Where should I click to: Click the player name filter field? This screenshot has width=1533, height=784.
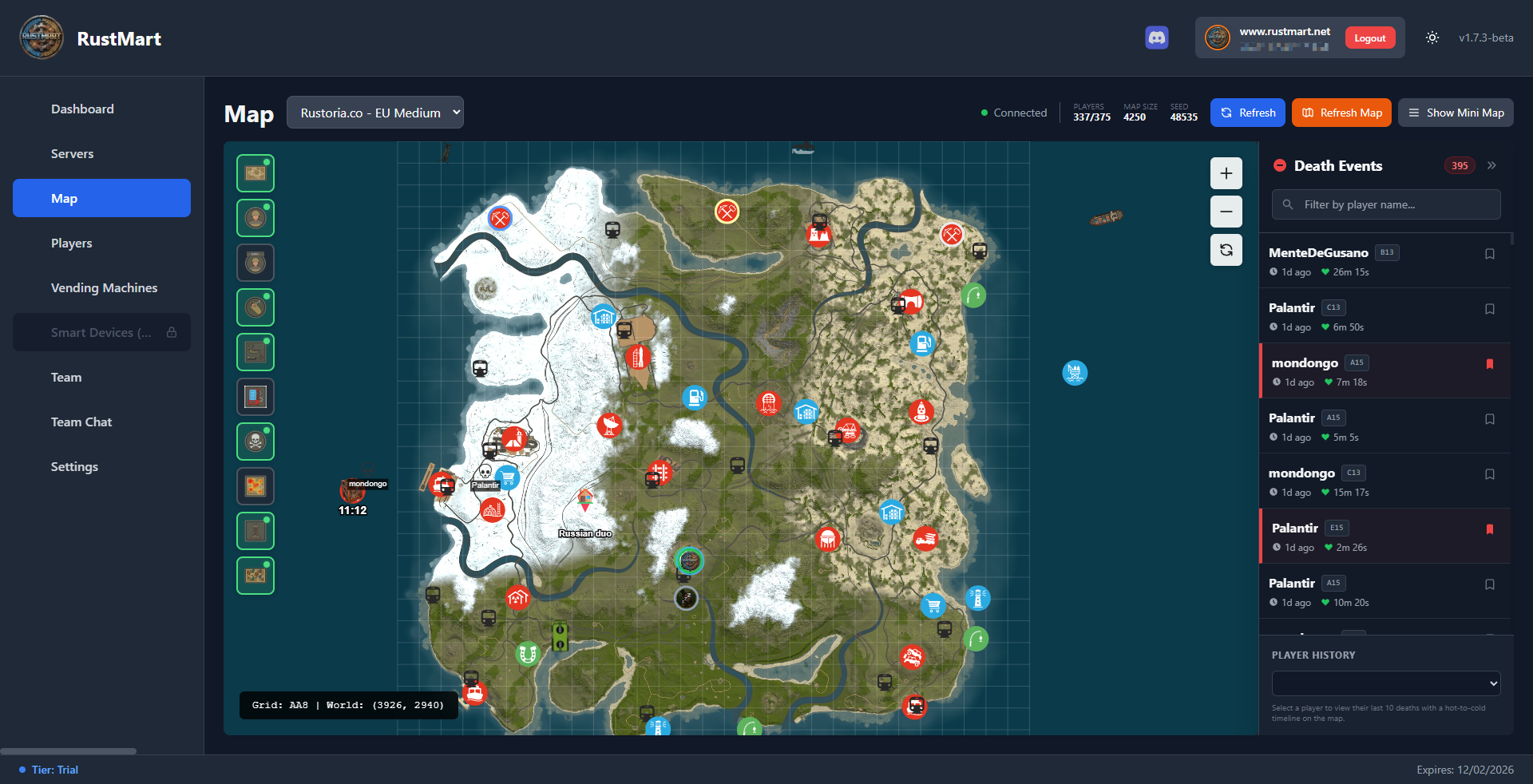(1384, 204)
